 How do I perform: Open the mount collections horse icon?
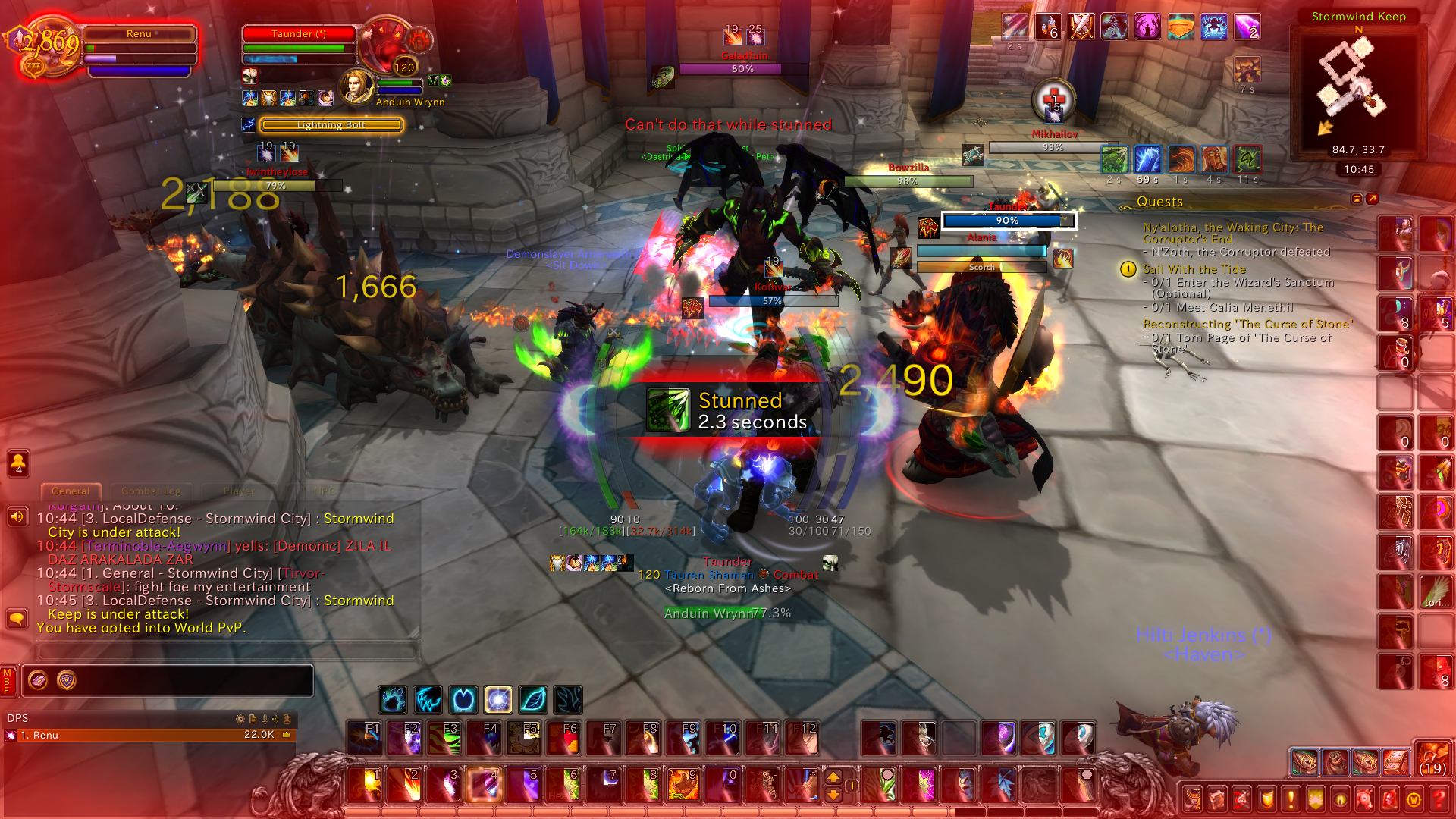(x=1364, y=799)
